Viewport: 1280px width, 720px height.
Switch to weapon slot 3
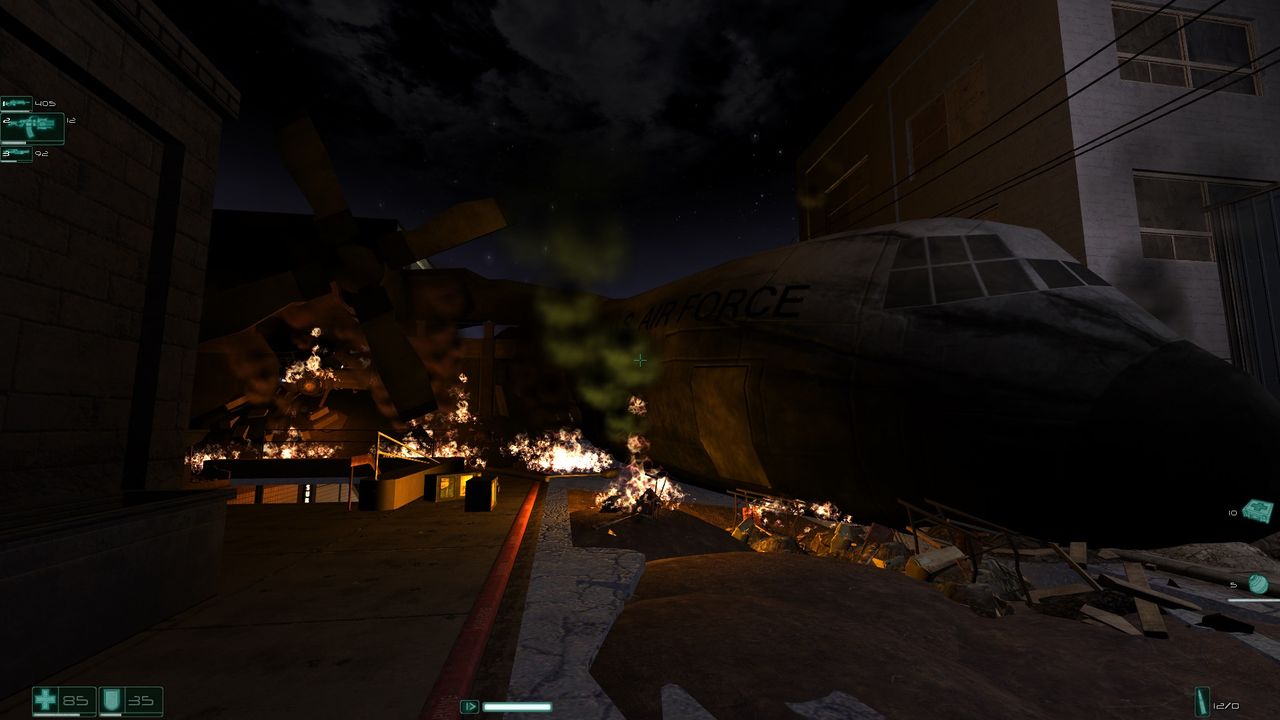pyautogui.click(x=17, y=154)
